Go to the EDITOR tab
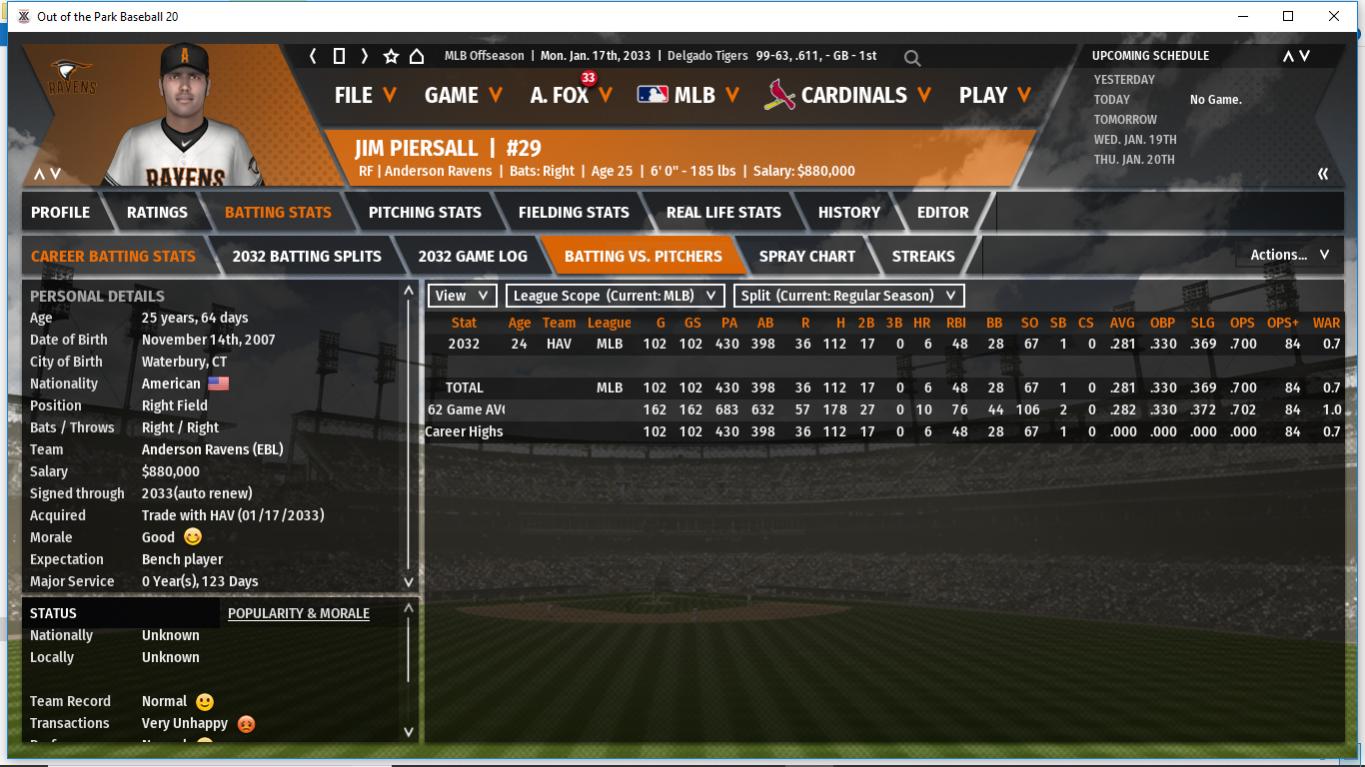Viewport: 1365px width, 767px height. click(942, 212)
